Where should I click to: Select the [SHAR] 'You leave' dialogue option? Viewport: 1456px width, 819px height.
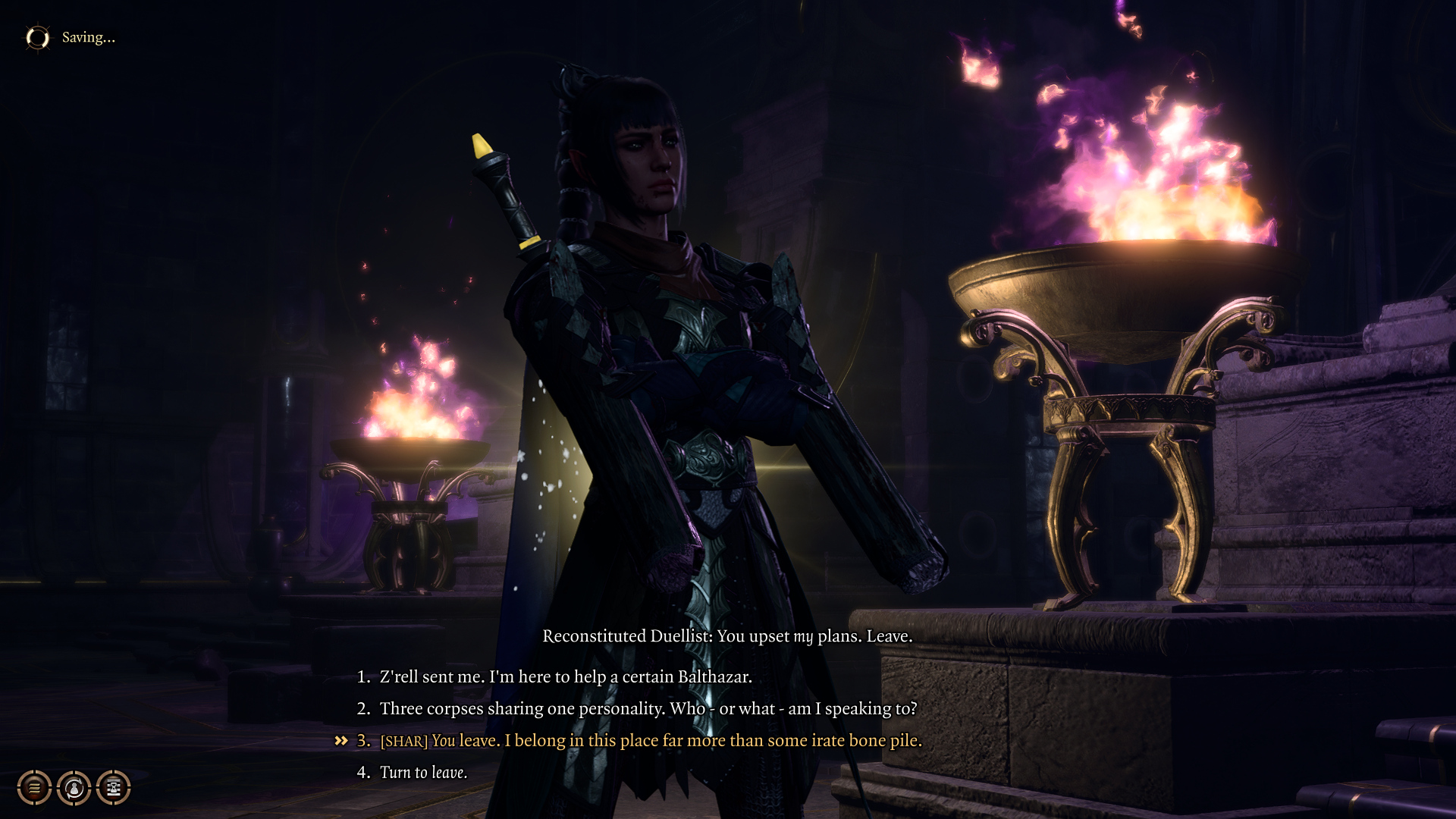point(651,740)
